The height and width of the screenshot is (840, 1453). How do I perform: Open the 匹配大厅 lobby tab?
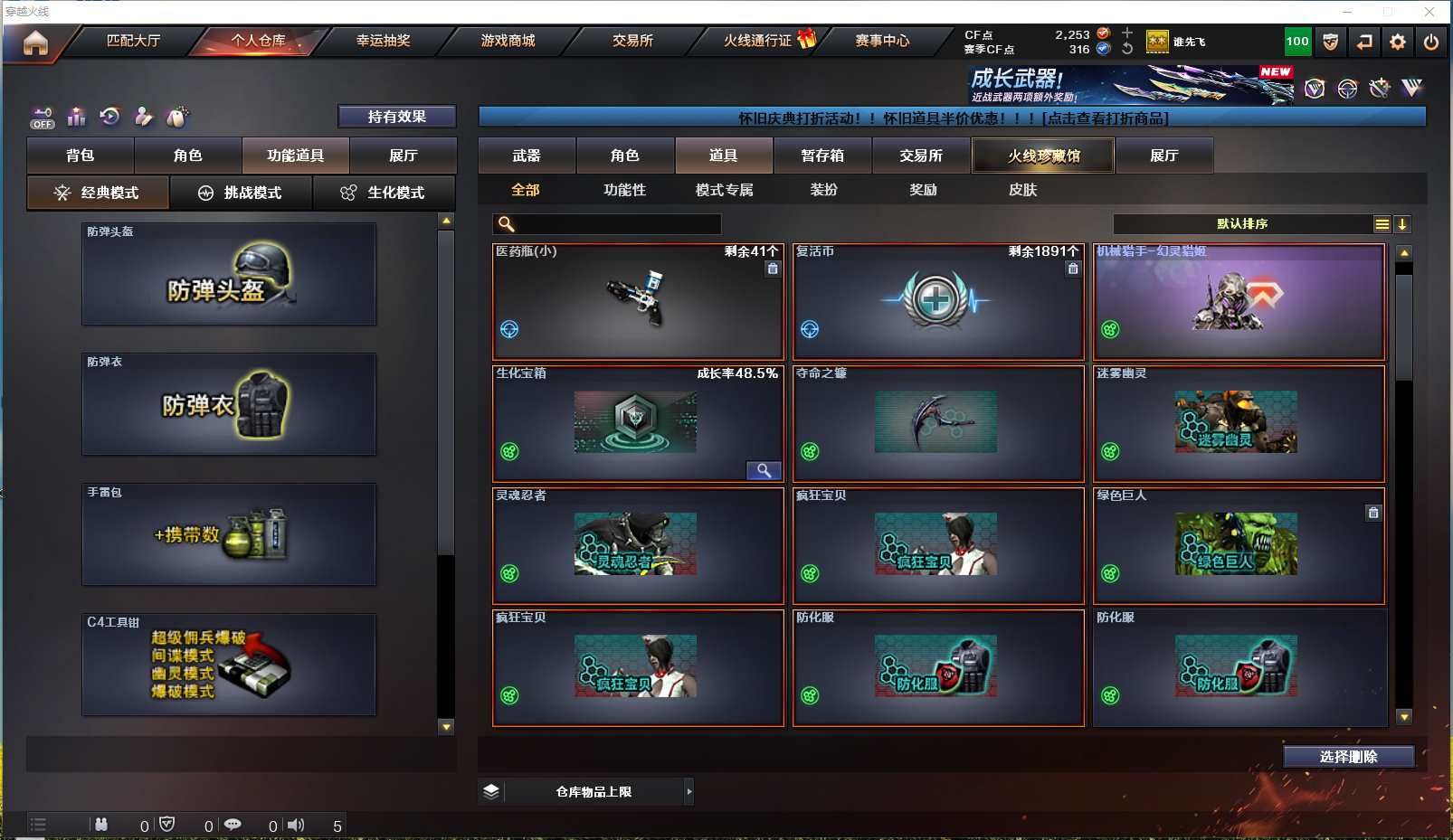click(133, 41)
